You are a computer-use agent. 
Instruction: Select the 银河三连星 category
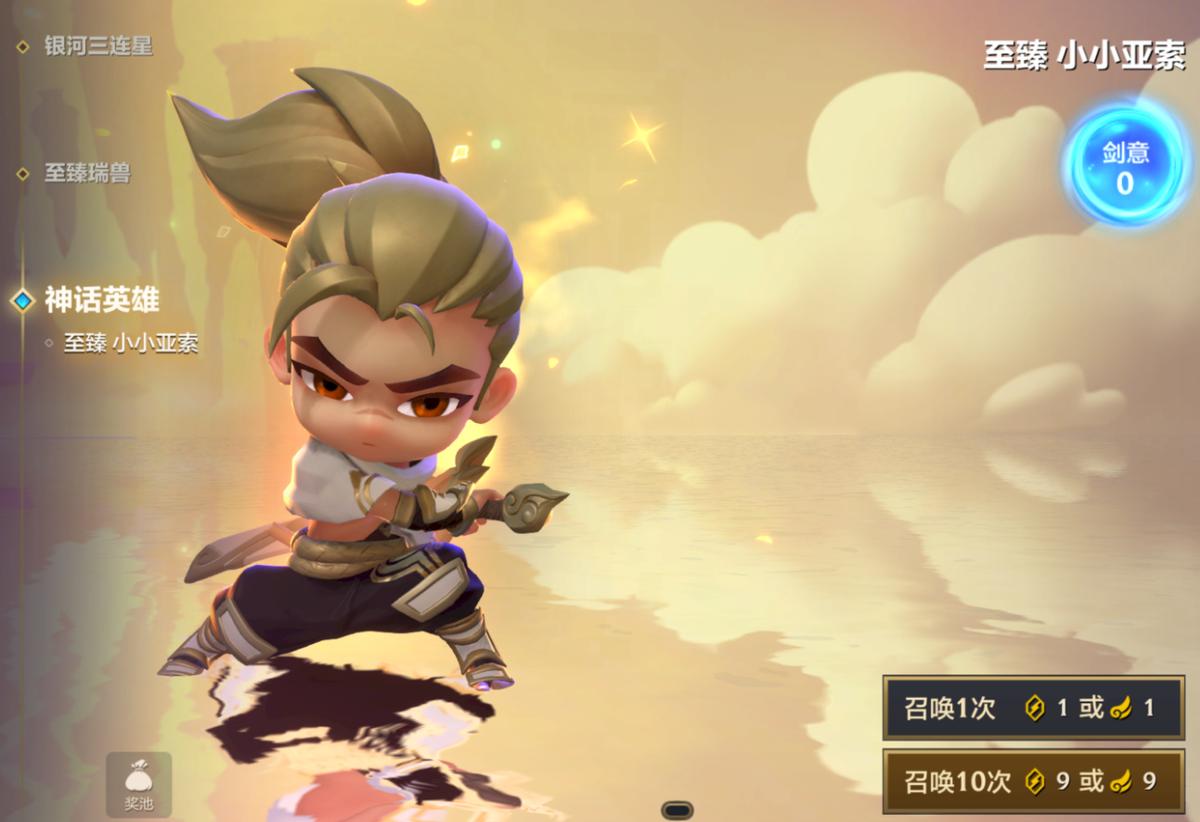pyautogui.click(x=97, y=46)
